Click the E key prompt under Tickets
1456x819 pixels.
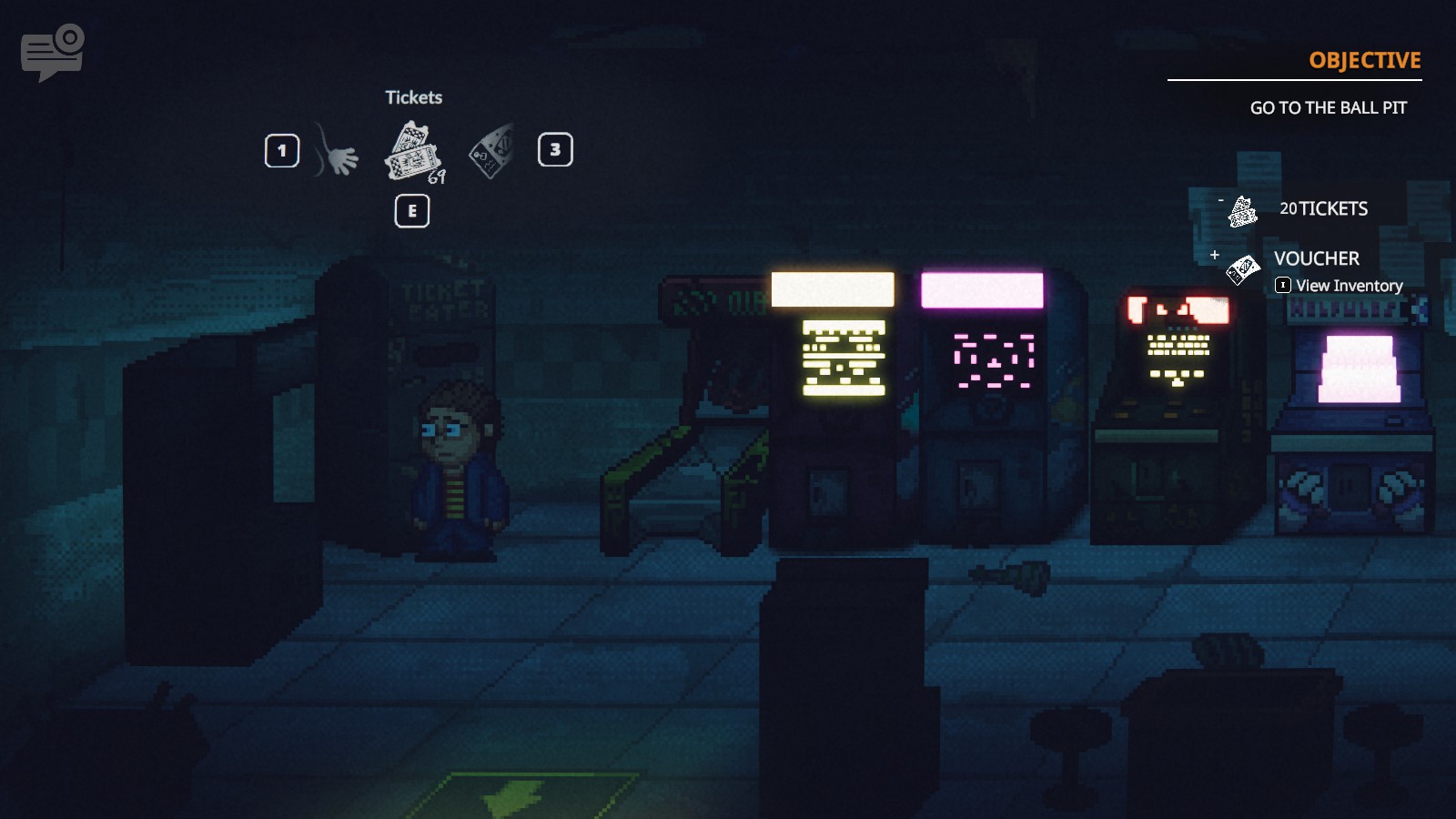coord(410,209)
